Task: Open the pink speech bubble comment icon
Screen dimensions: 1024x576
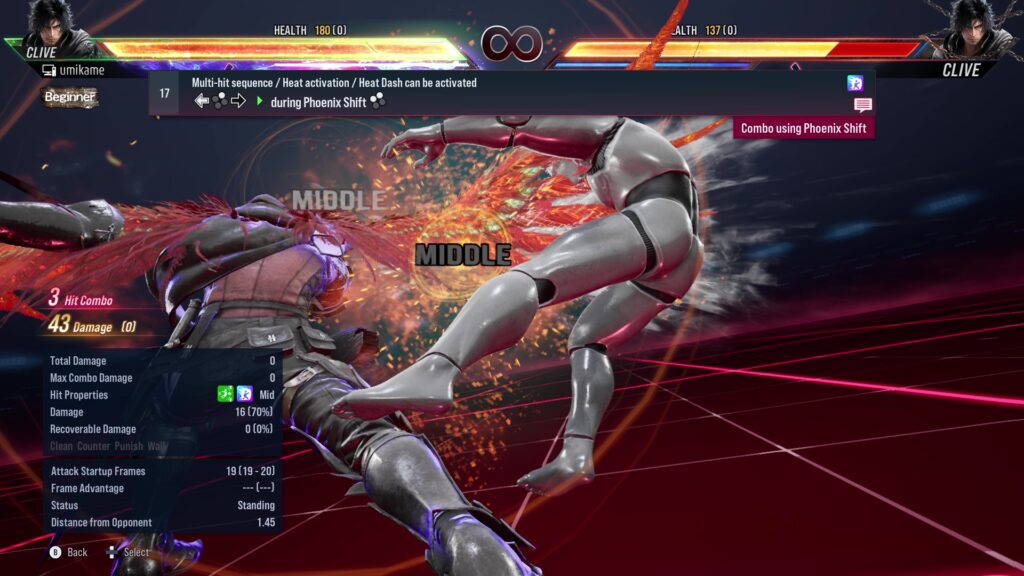Action: point(862,105)
